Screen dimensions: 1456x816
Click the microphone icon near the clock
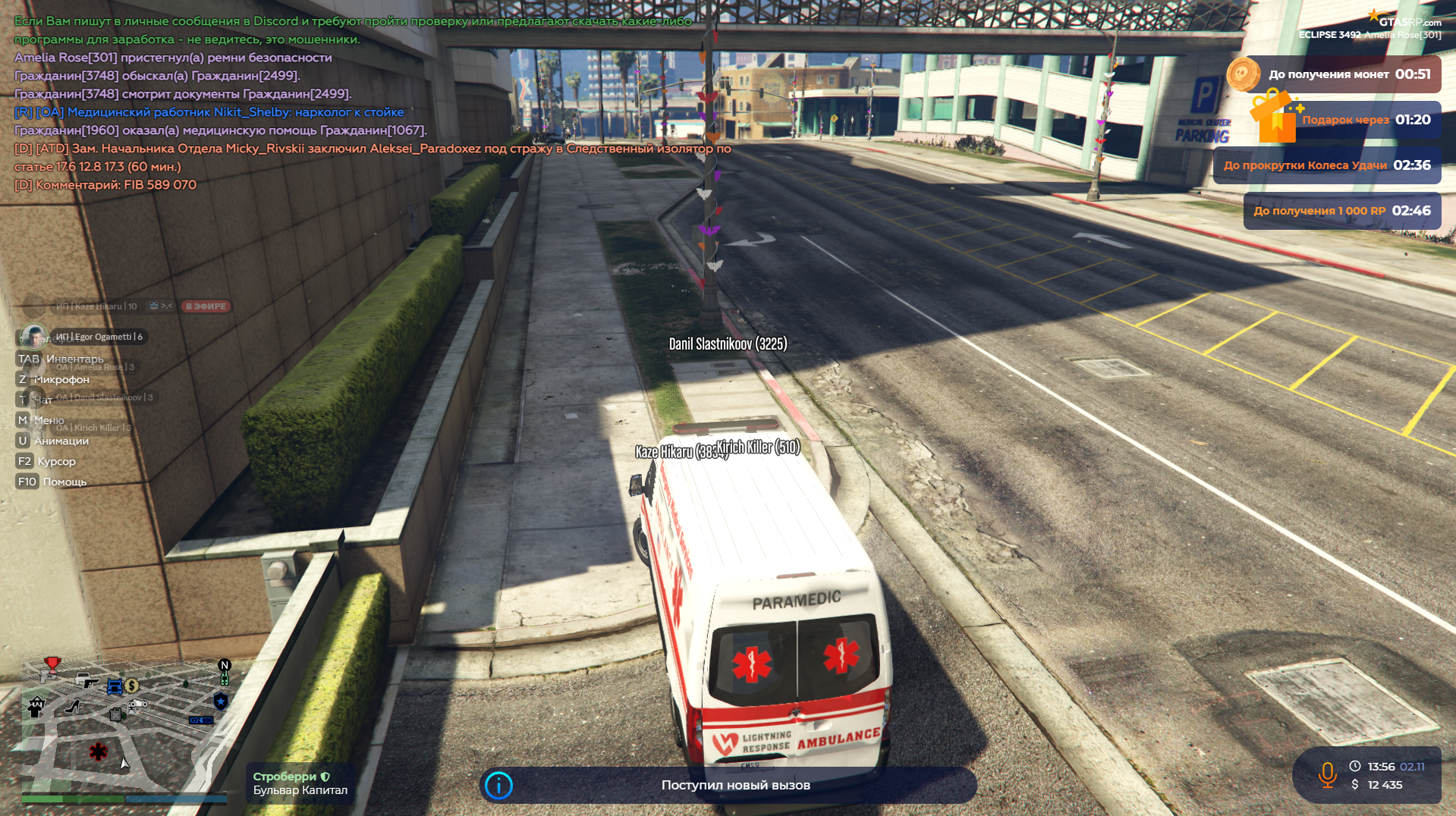pyautogui.click(x=1327, y=775)
